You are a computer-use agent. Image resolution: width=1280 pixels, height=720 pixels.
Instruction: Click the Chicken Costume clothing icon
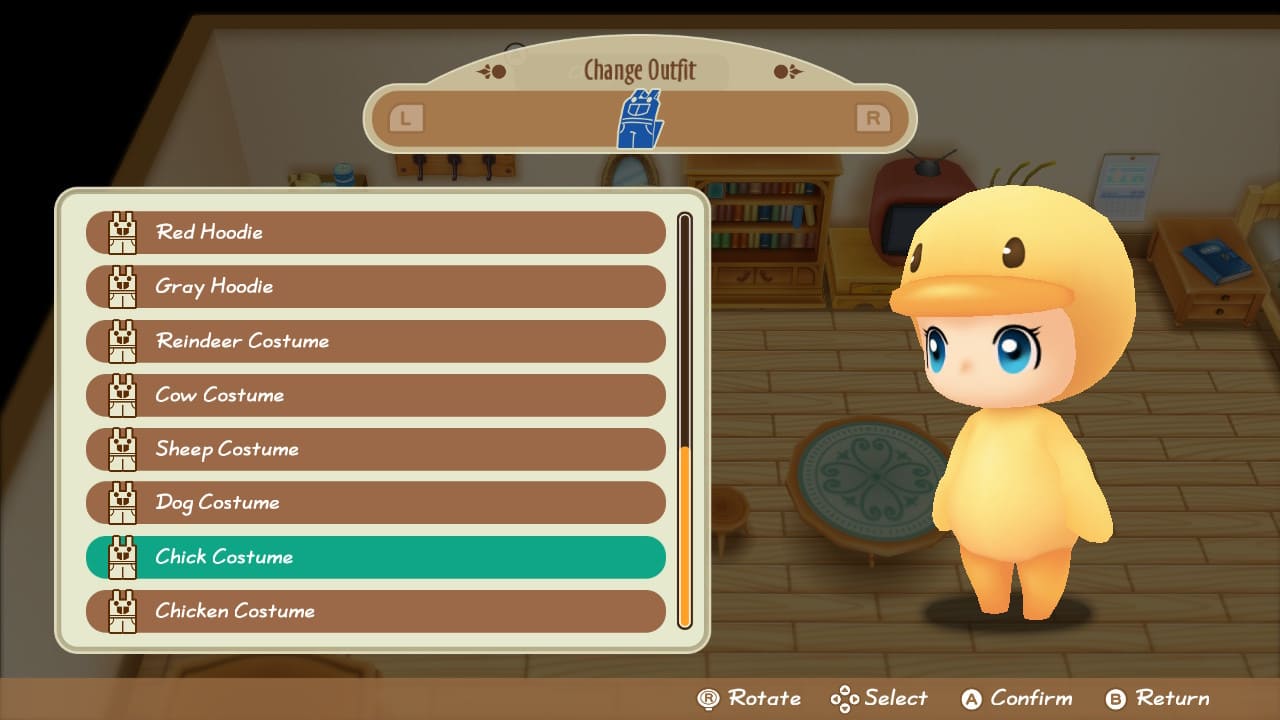122,611
